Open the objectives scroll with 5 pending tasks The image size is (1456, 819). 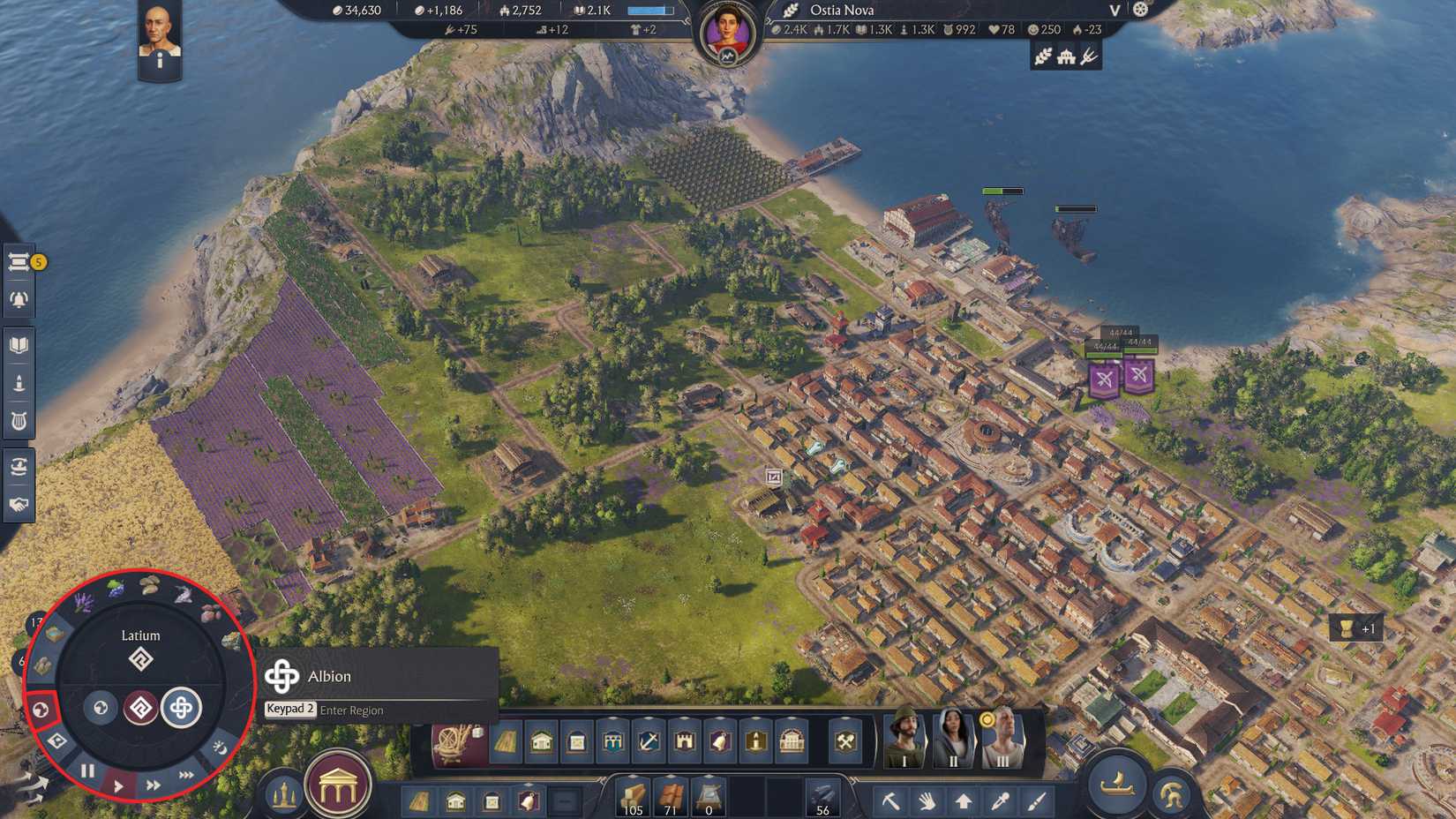19,261
